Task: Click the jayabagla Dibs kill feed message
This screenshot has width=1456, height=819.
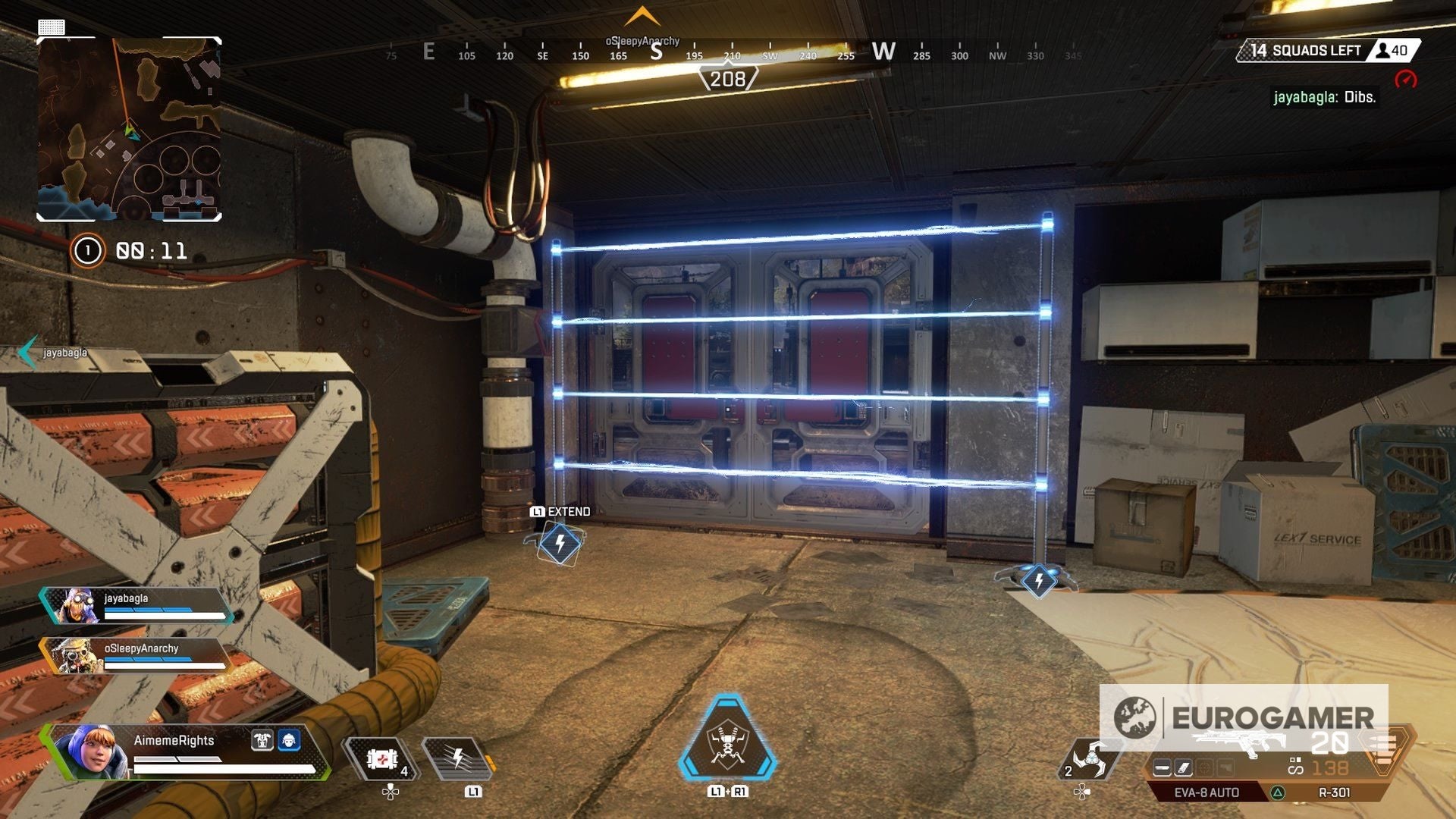Action: (1325, 97)
